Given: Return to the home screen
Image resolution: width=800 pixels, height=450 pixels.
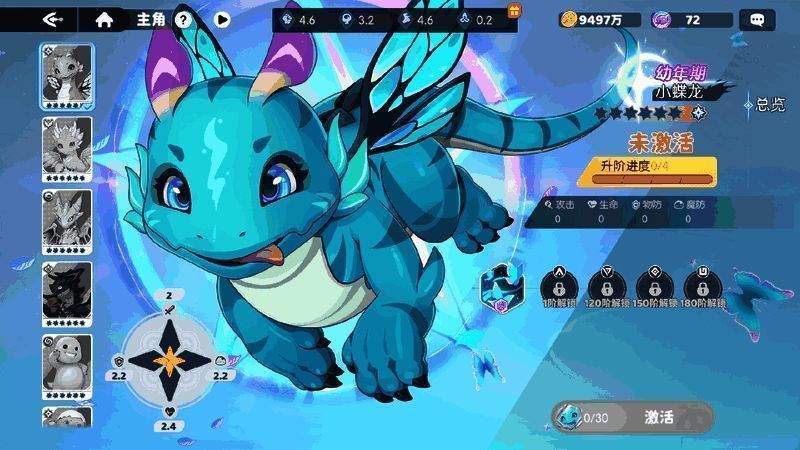Looking at the screenshot, I should pos(104,19).
